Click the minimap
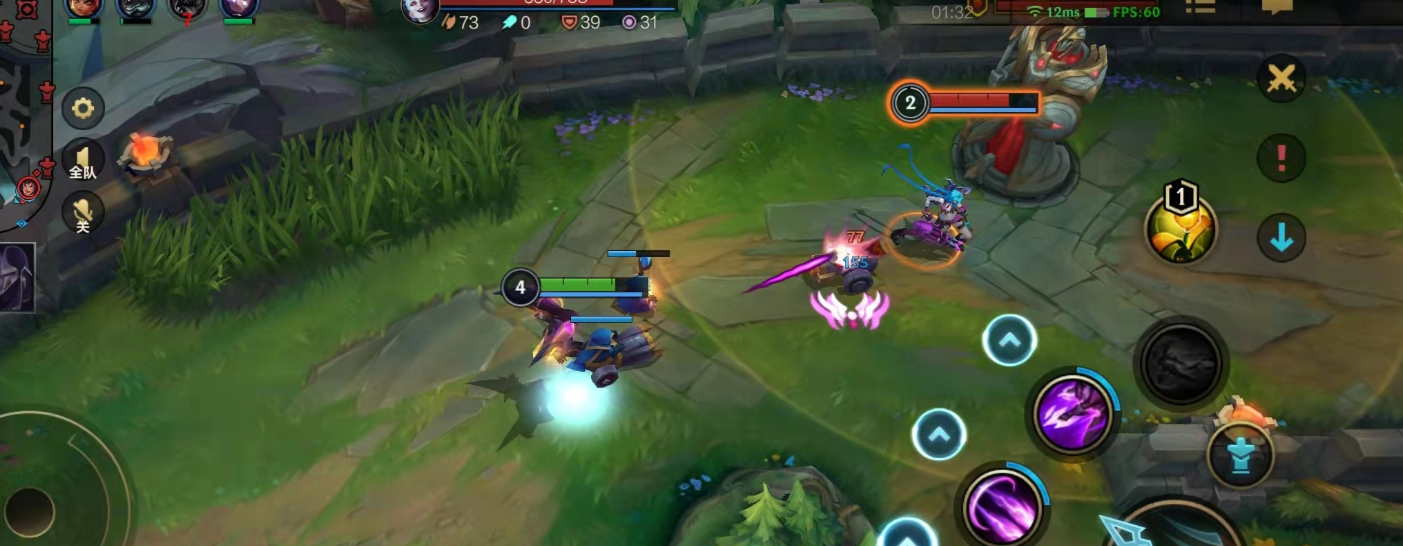 (22, 110)
